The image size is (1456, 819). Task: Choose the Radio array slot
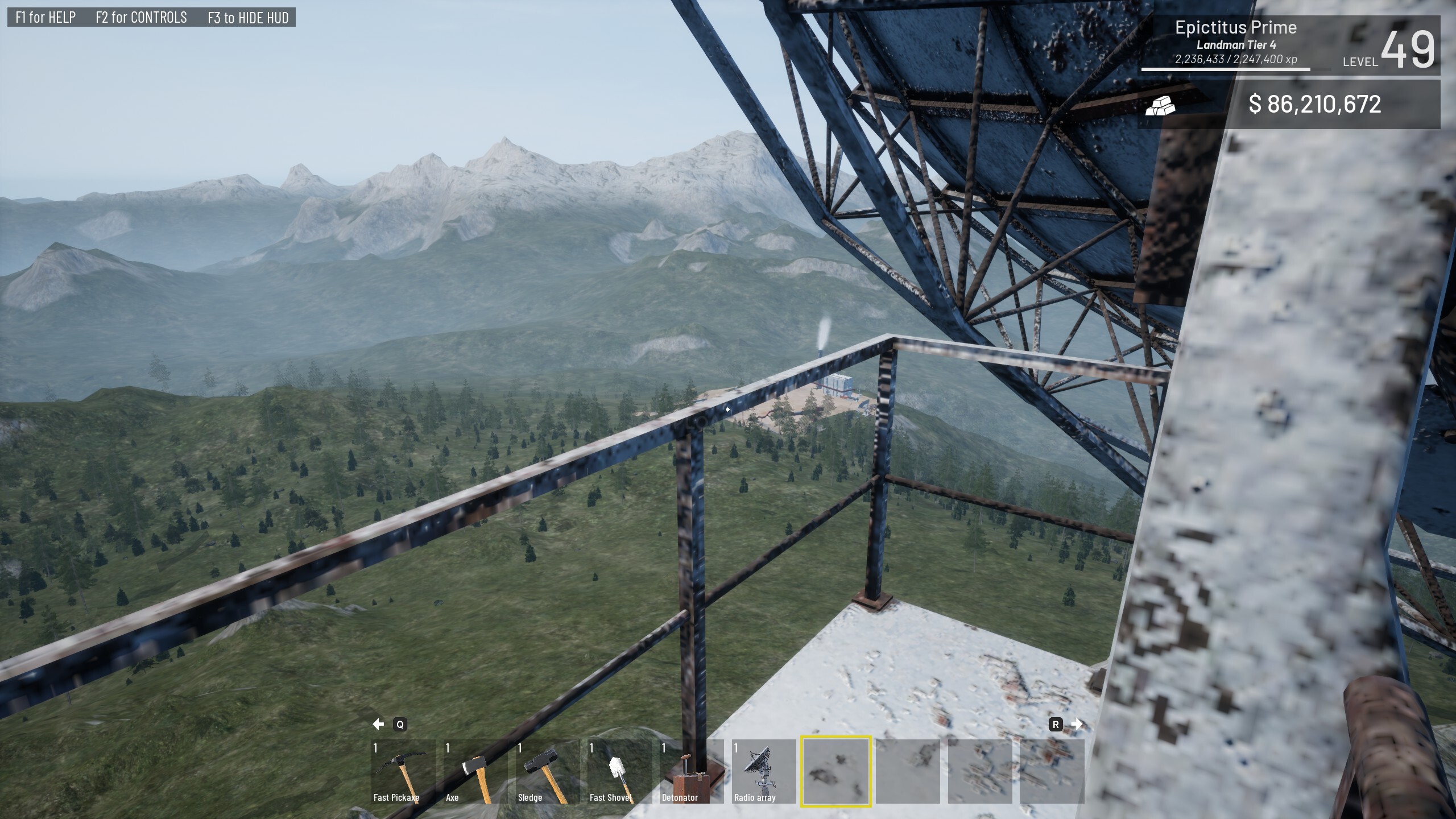[x=763, y=771]
